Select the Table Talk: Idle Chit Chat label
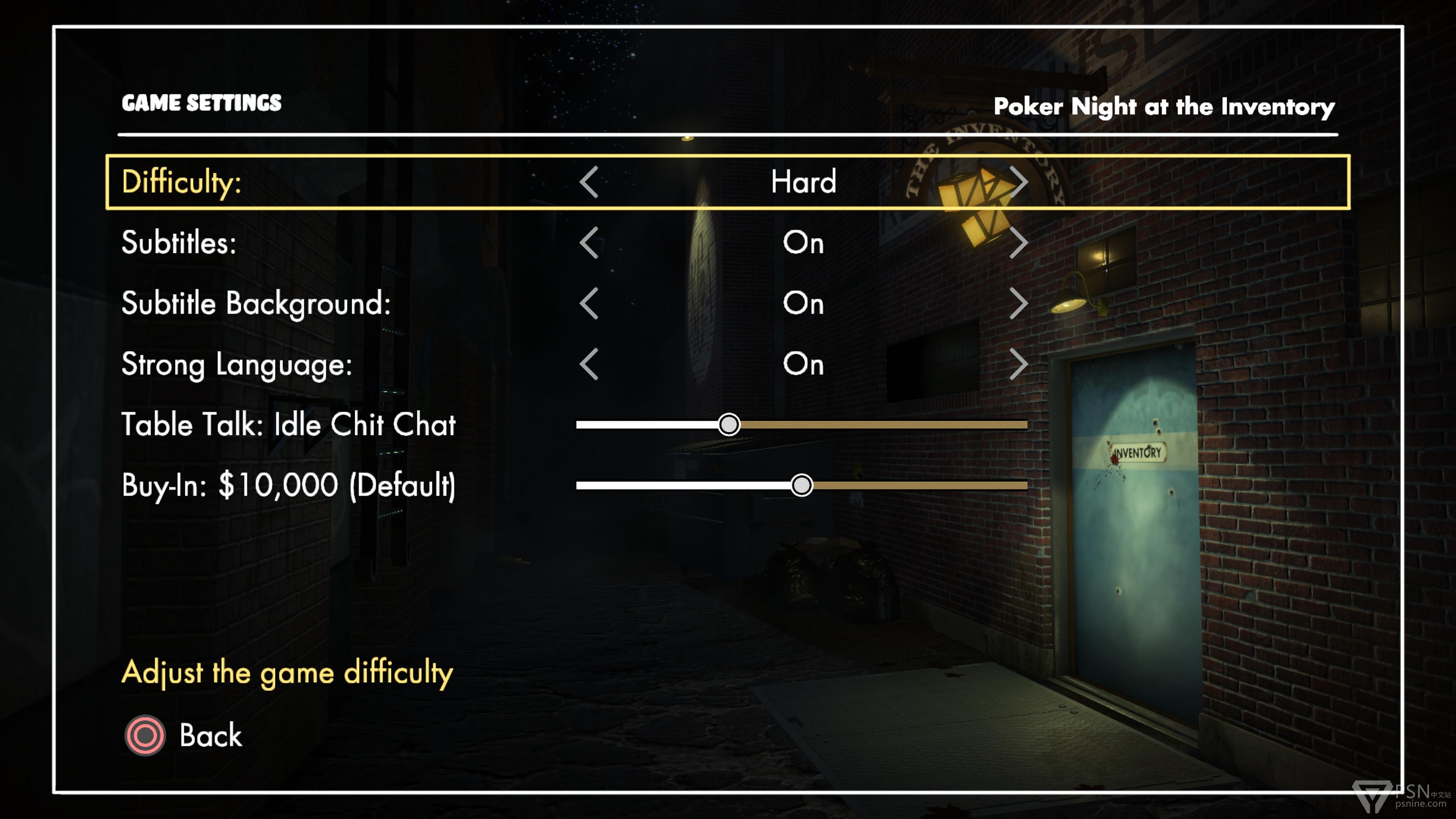 click(x=288, y=425)
